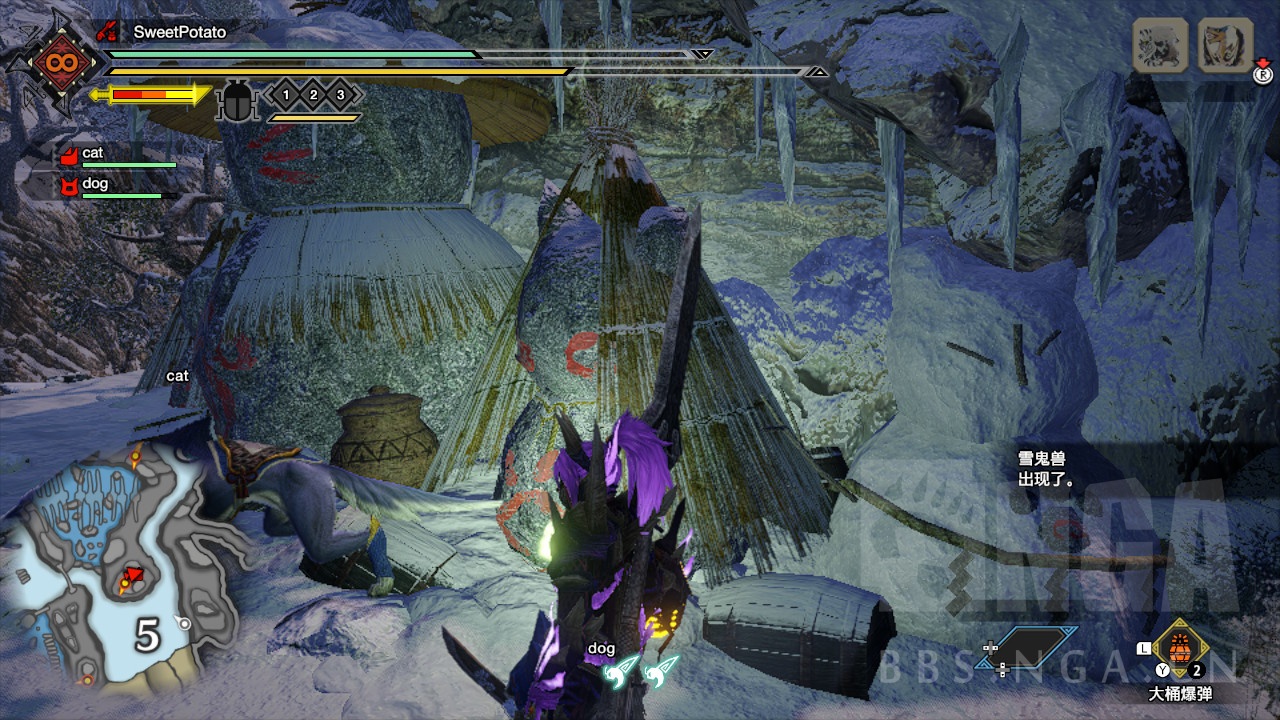Open the blue action bar panel
Screen dimensions: 1280x720
1028,647
